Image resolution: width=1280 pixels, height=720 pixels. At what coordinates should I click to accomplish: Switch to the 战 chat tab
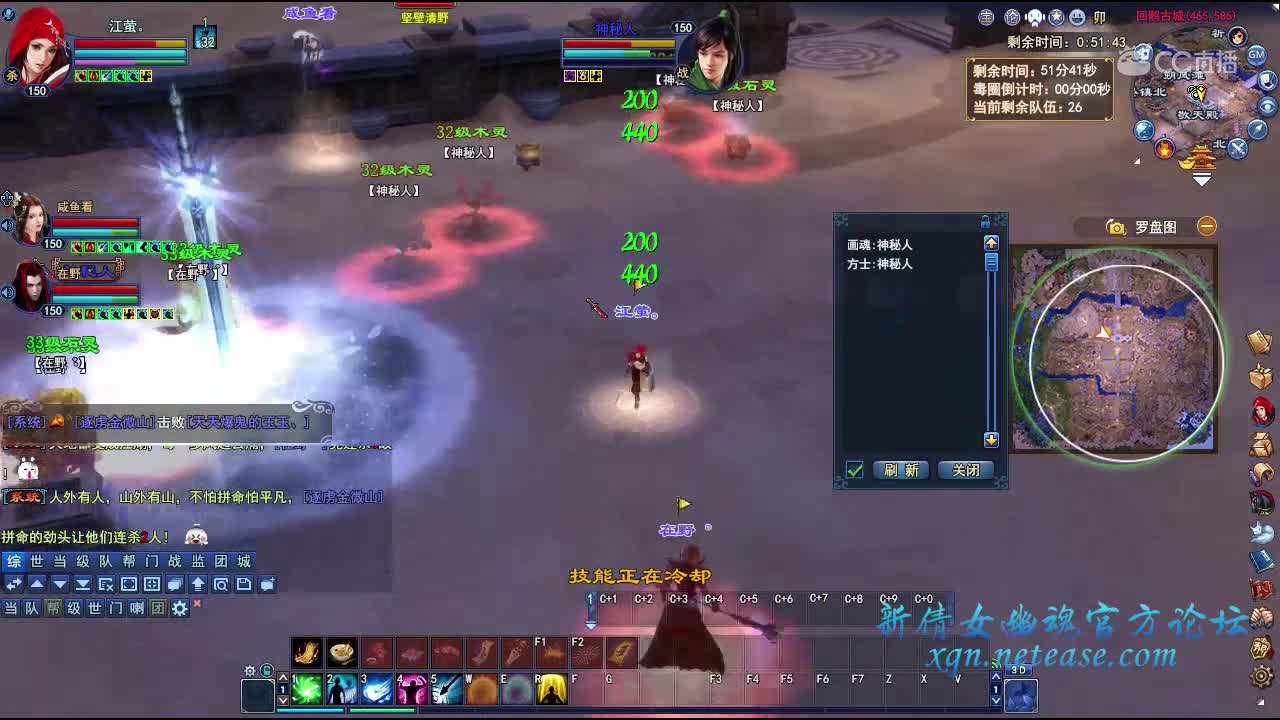coord(176,560)
